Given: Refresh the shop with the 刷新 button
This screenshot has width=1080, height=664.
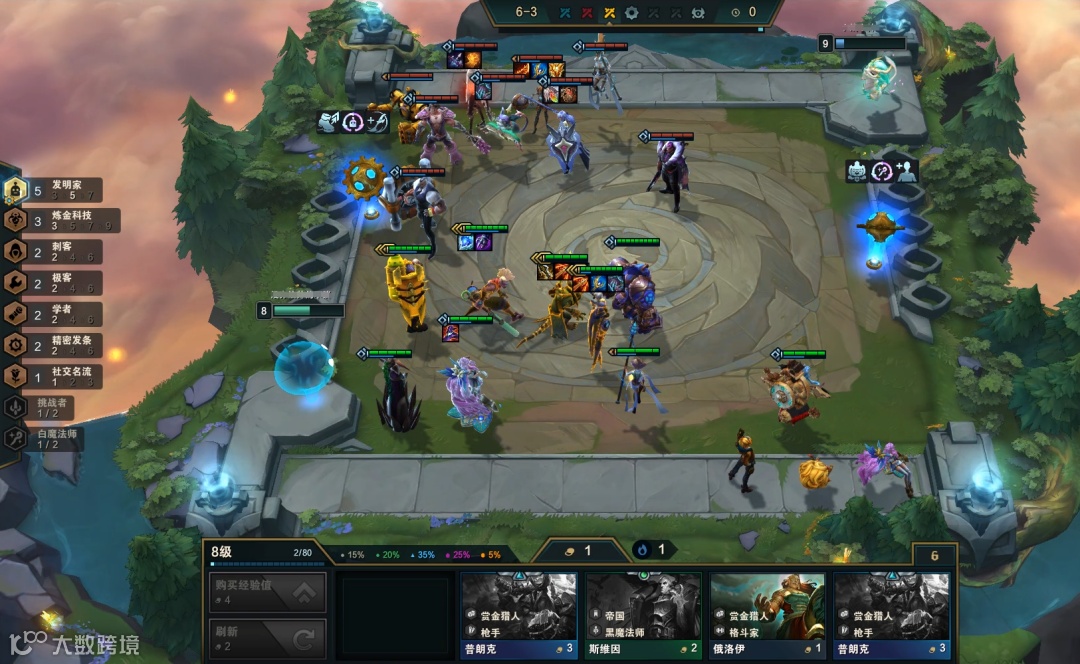Looking at the screenshot, I should 267,637.
